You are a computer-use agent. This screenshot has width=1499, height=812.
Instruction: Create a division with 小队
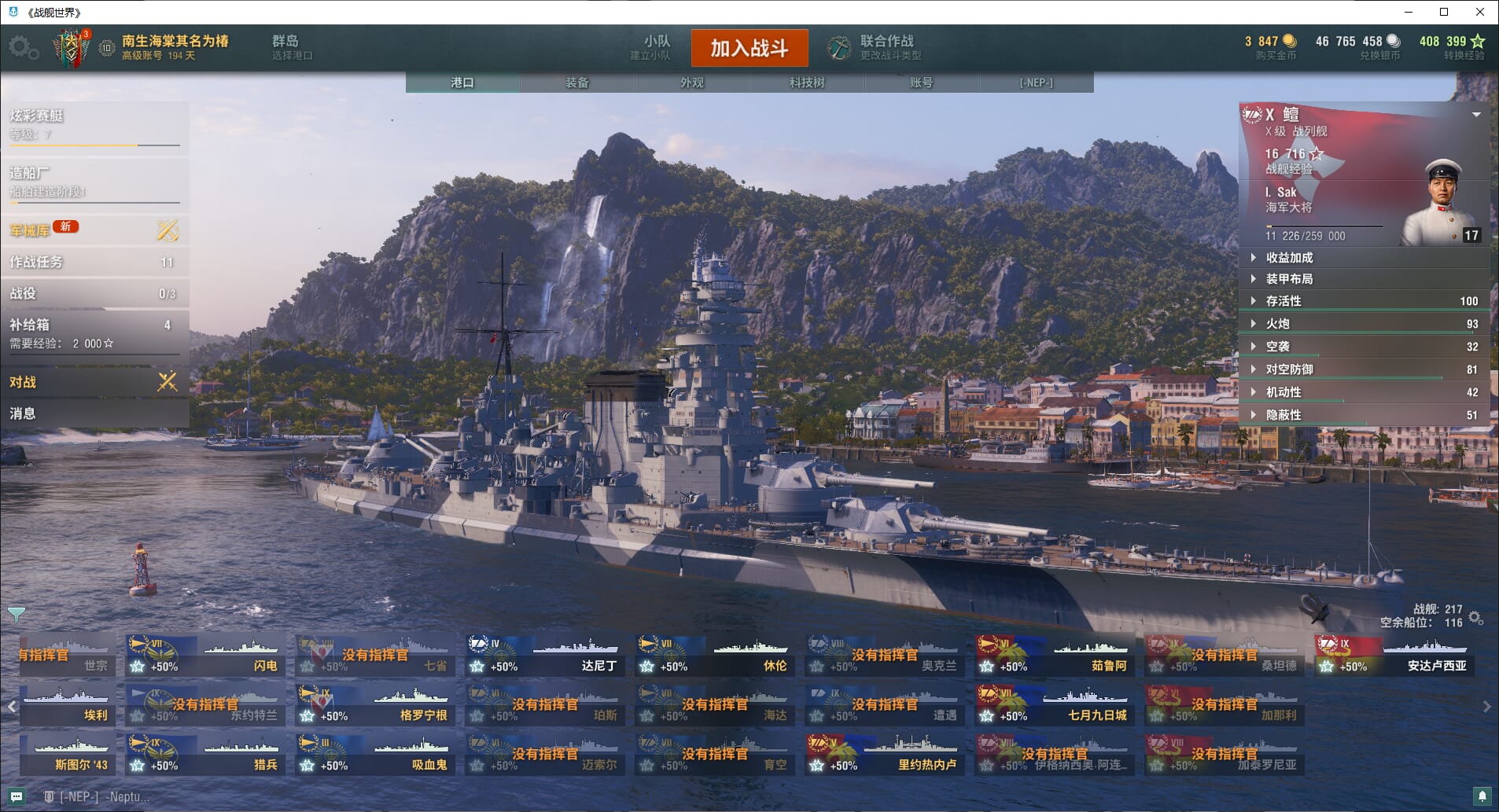click(x=656, y=47)
